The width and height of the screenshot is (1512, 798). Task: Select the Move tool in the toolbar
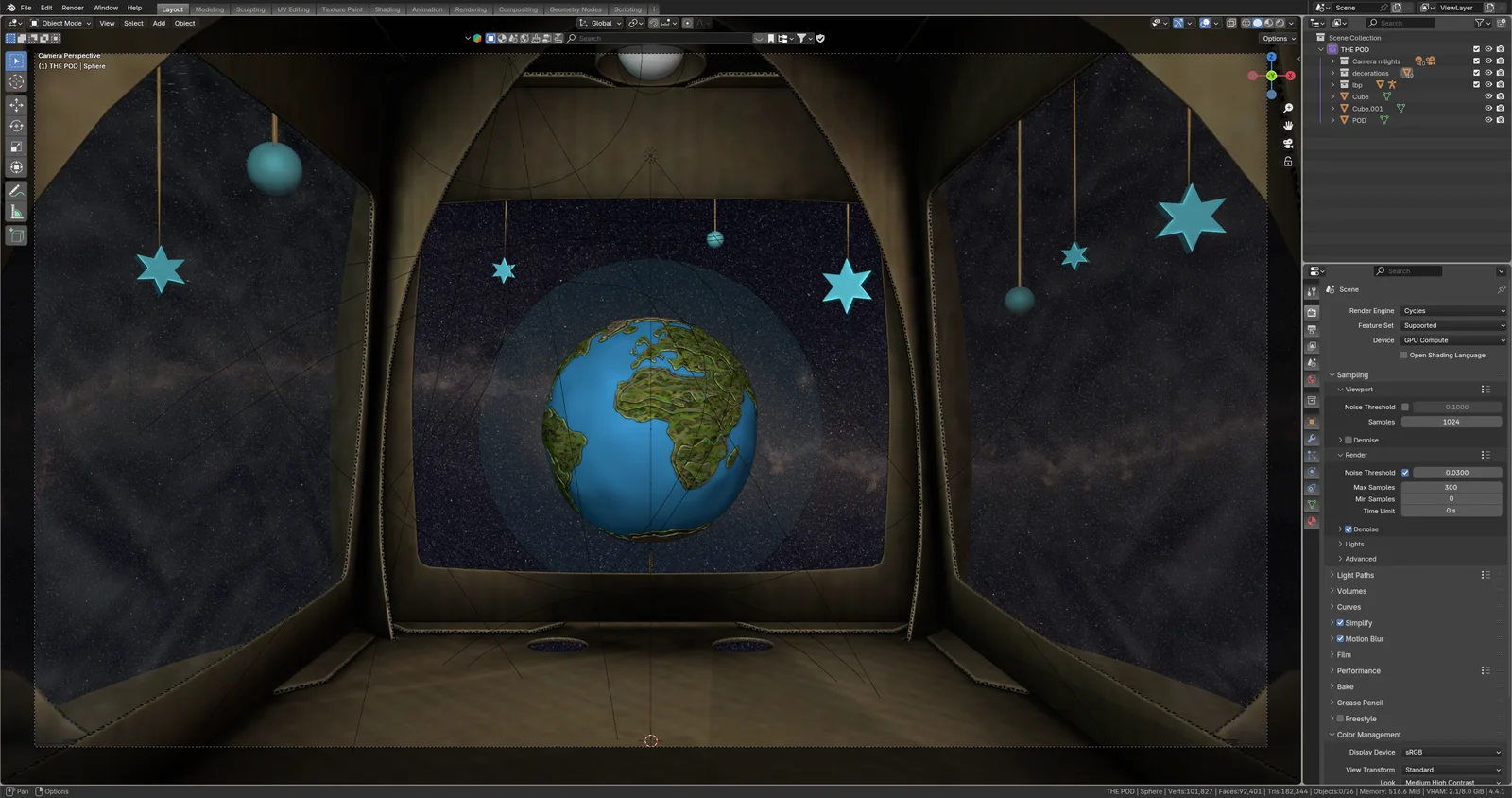tap(15, 105)
